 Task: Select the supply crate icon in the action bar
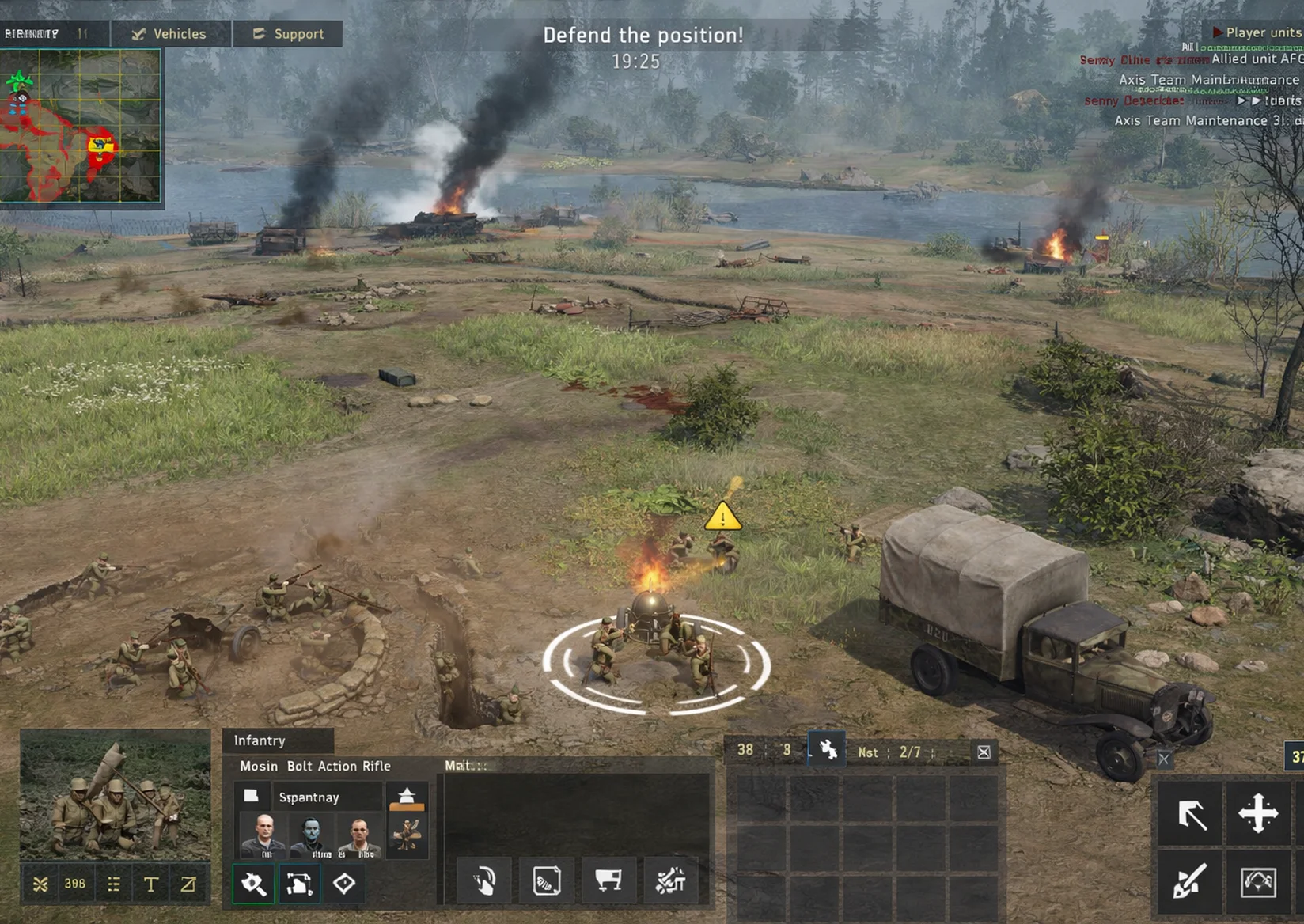tap(609, 880)
